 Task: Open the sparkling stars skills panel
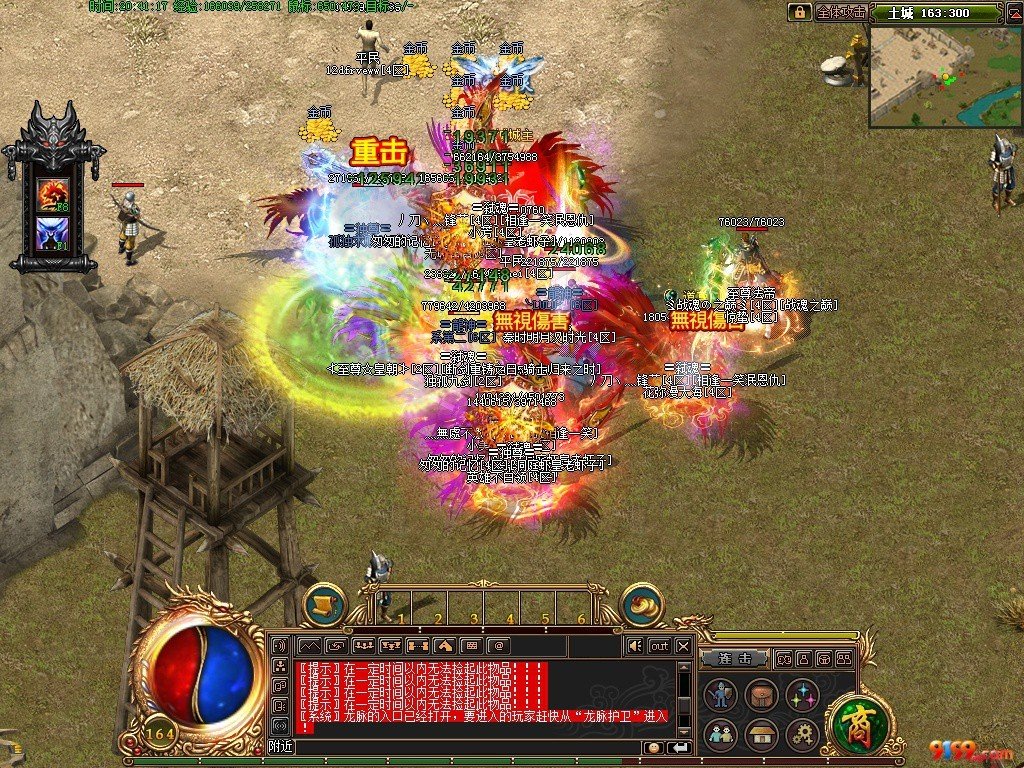[x=803, y=695]
